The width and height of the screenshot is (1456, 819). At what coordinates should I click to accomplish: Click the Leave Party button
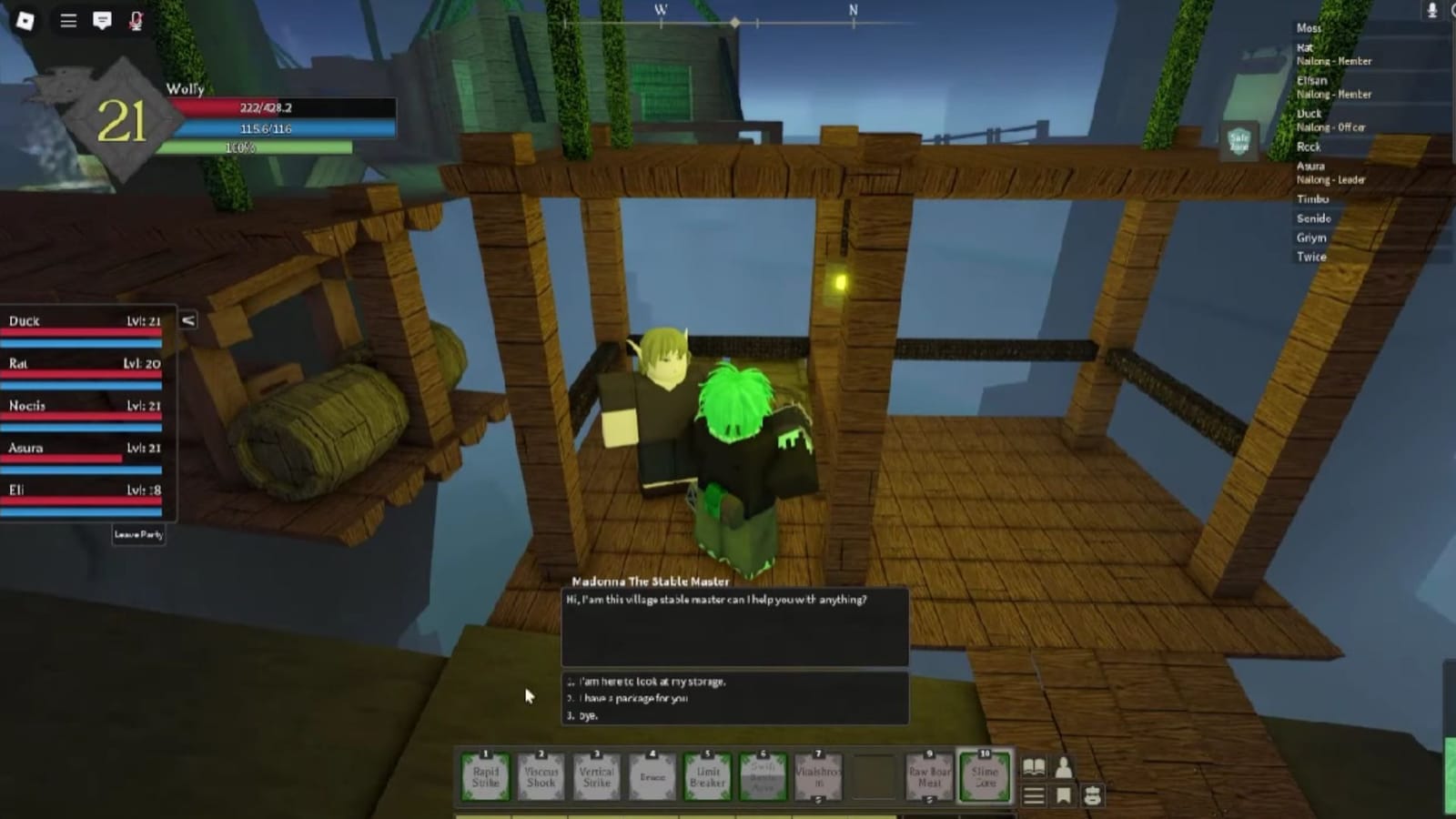(x=138, y=535)
